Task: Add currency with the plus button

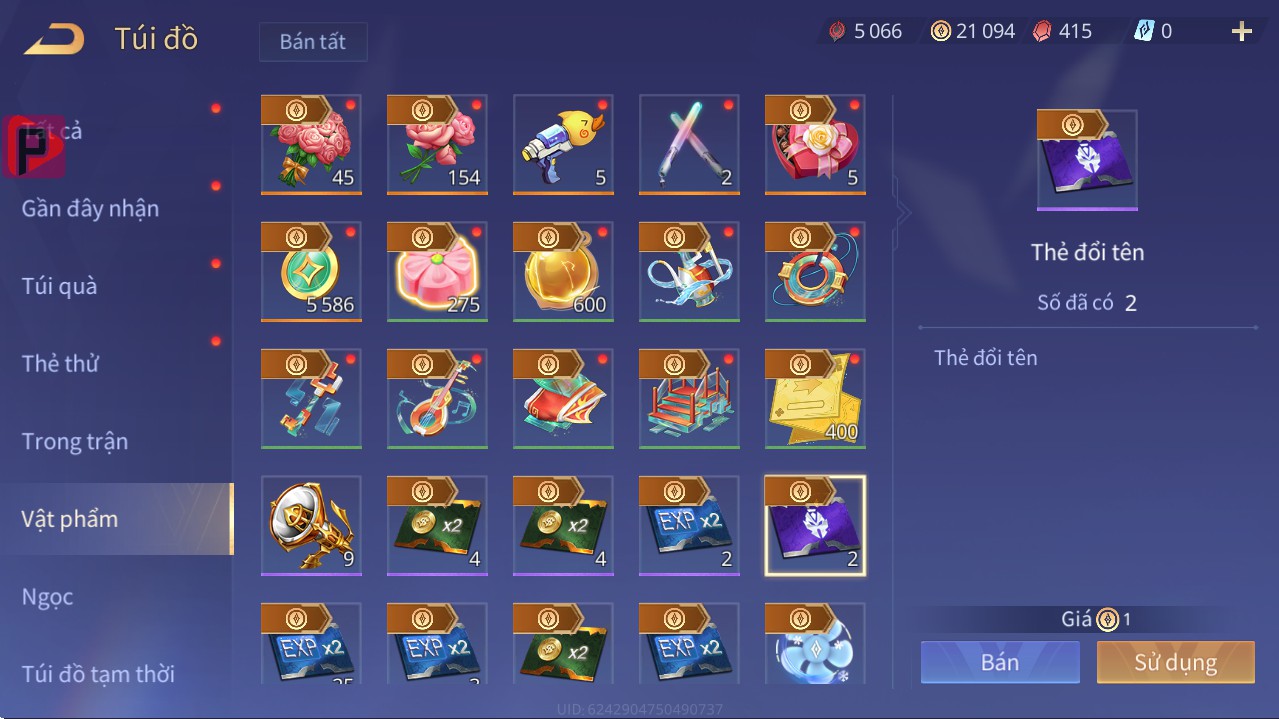Action: tap(1241, 32)
